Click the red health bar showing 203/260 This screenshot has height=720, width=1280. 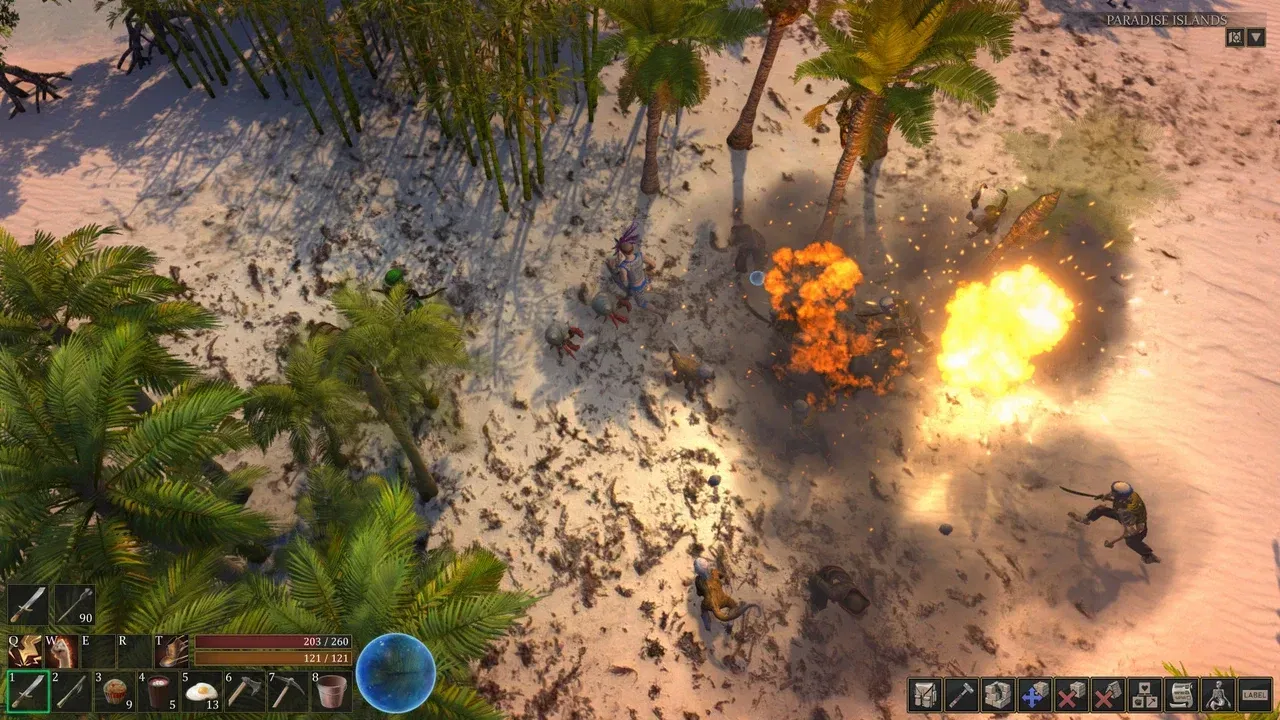(272, 642)
